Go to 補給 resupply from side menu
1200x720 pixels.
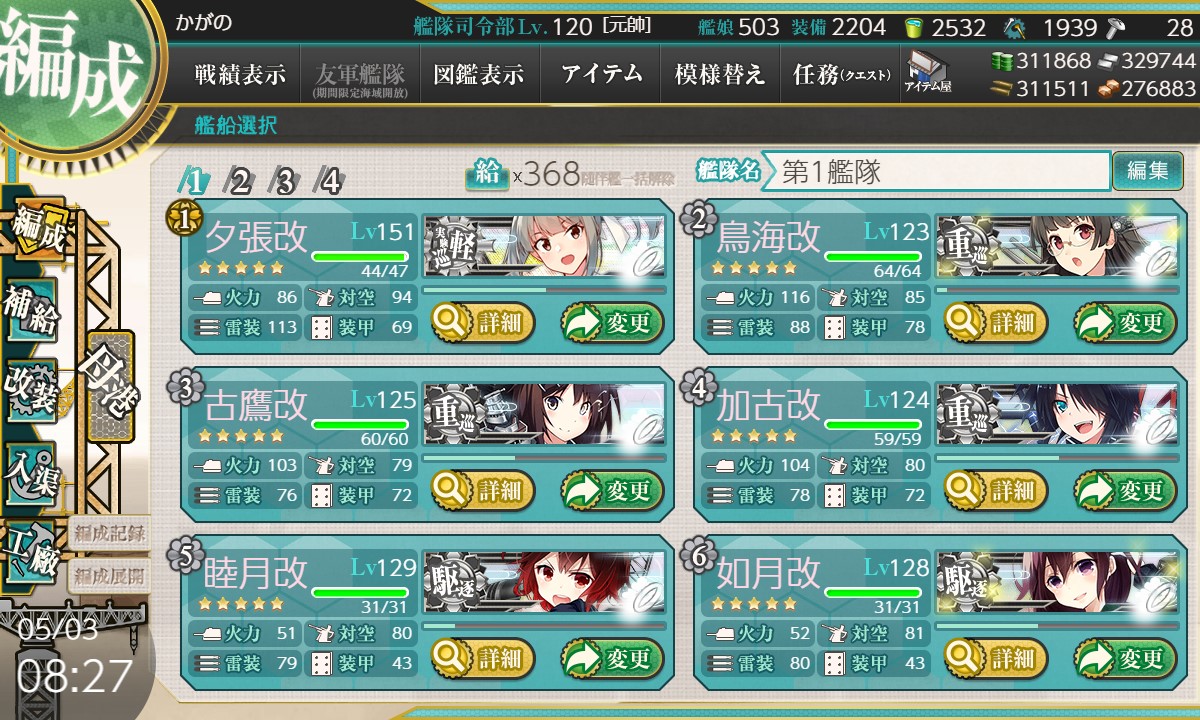pyautogui.click(x=31, y=310)
